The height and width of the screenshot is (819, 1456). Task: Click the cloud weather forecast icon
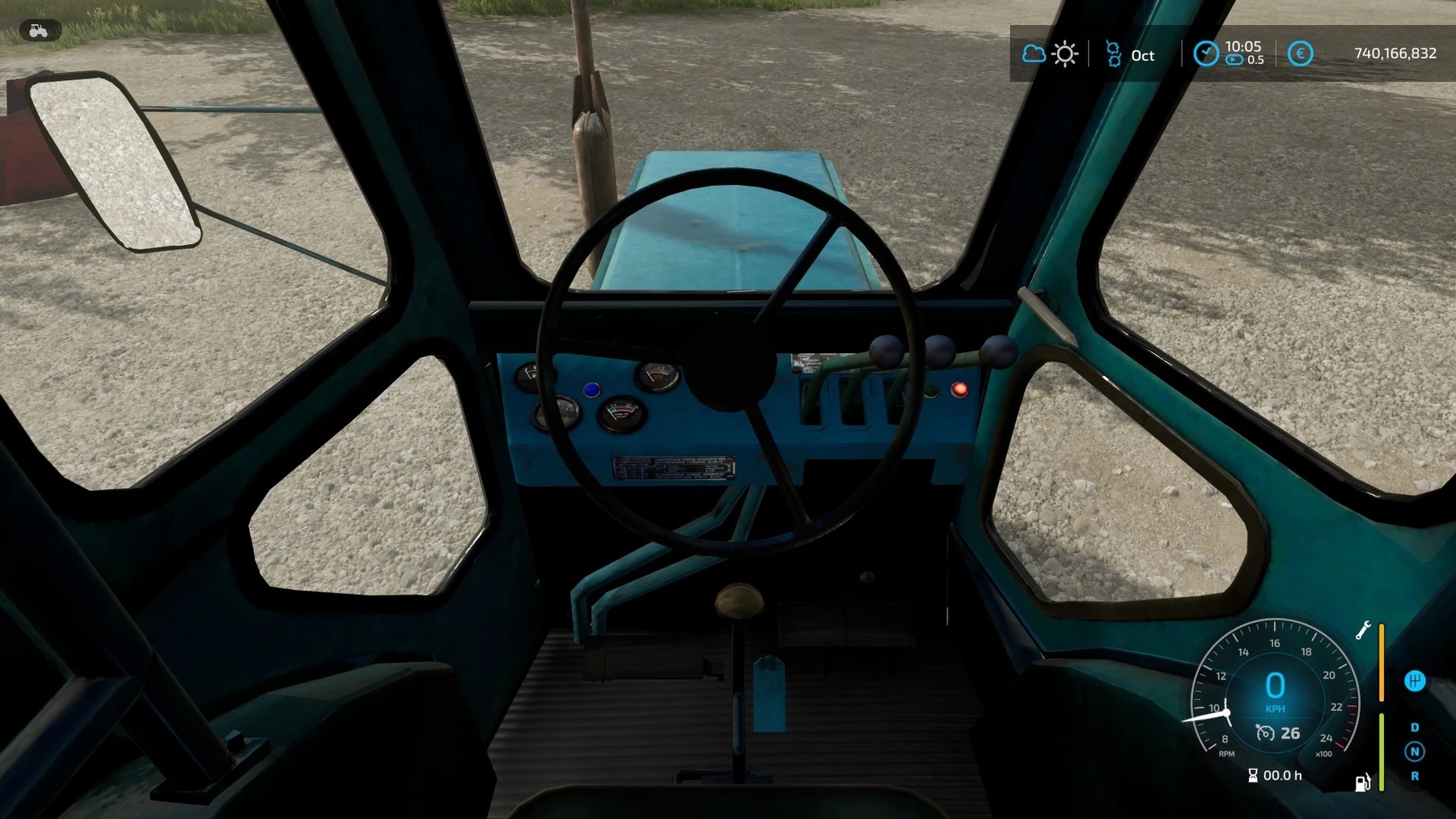(x=1033, y=54)
